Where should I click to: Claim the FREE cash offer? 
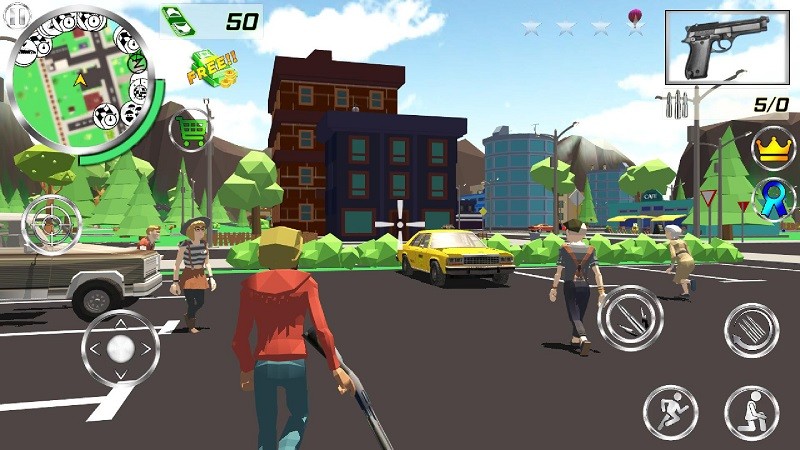(212, 67)
